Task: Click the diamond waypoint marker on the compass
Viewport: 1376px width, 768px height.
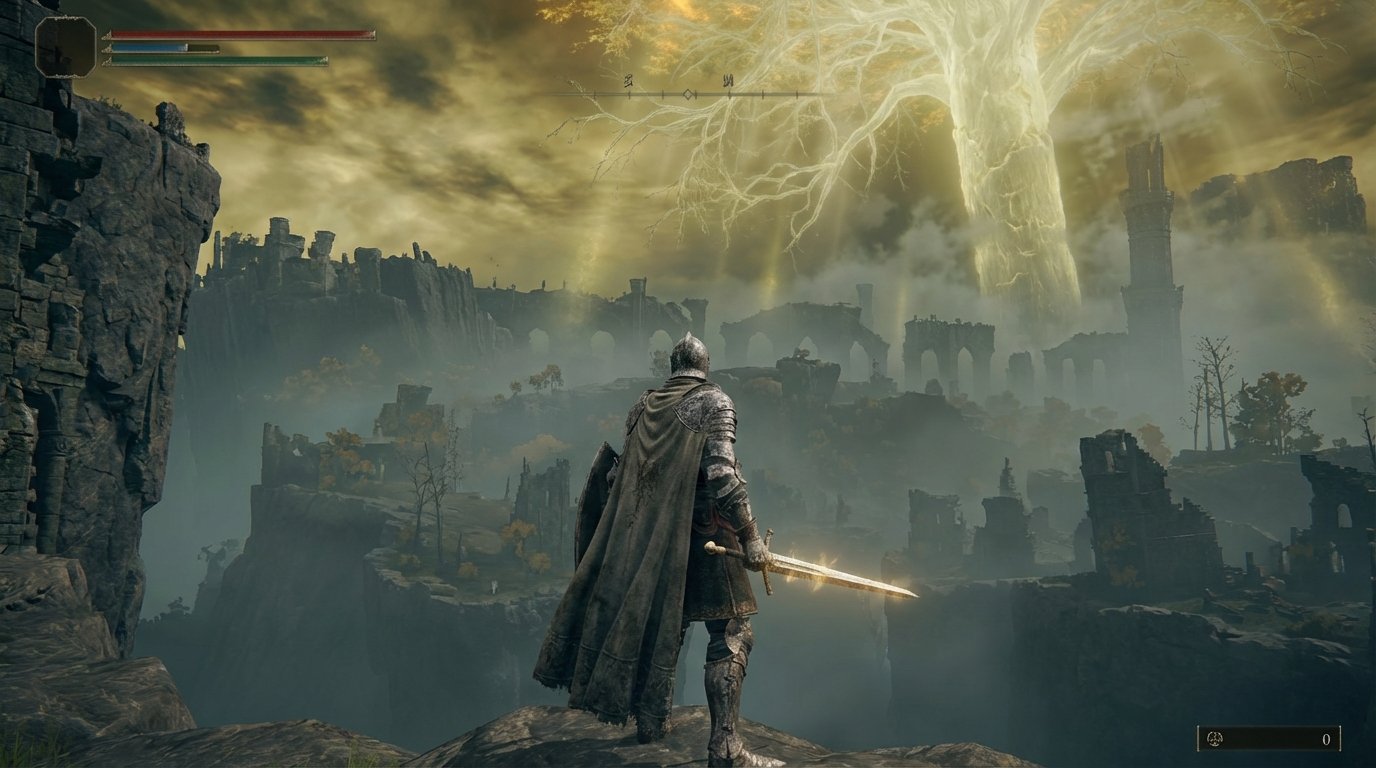Action: coord(688,94)
